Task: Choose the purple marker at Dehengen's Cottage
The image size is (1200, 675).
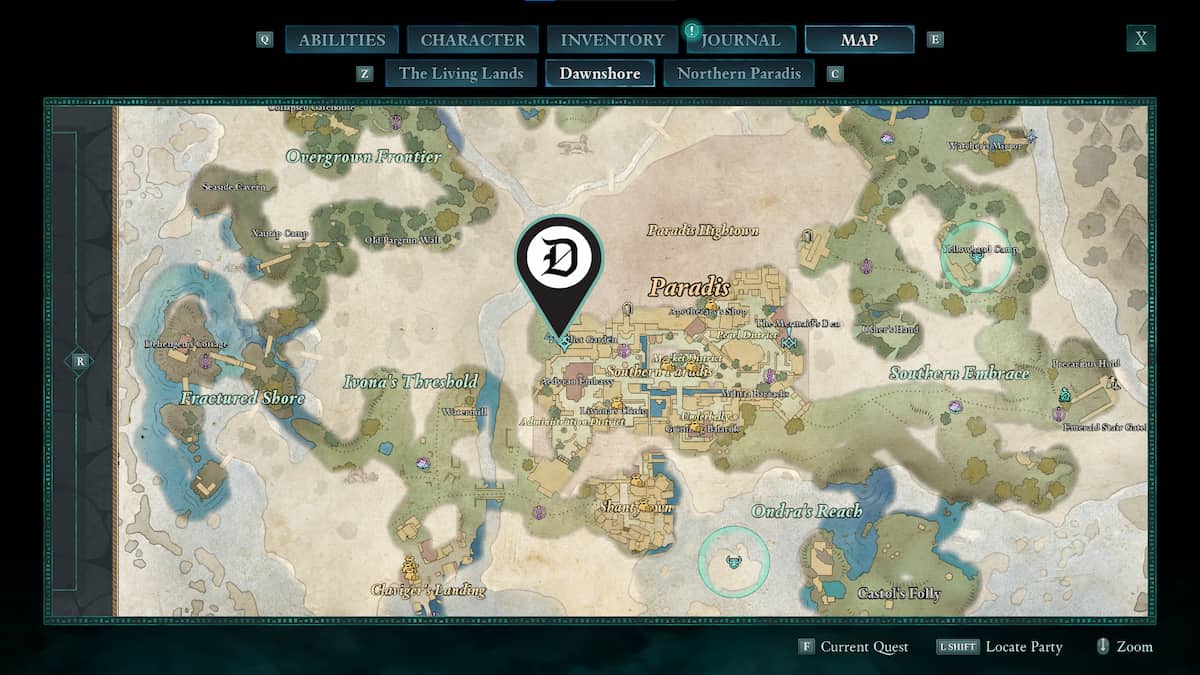Action: pos(205,363)
